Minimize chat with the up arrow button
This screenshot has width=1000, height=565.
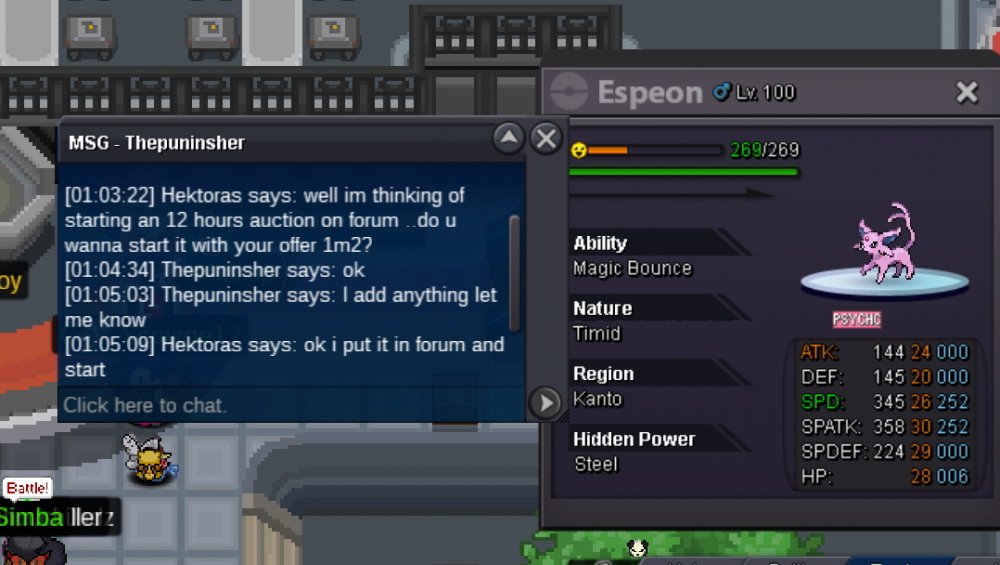(x=509, y=138)
